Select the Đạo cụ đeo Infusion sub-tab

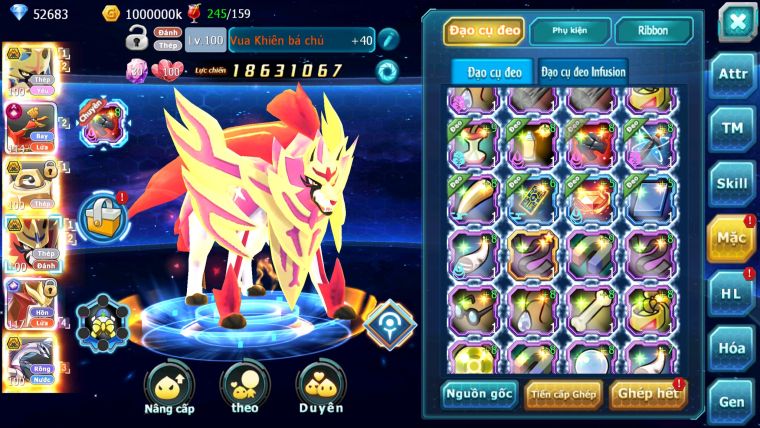point(584,71)
